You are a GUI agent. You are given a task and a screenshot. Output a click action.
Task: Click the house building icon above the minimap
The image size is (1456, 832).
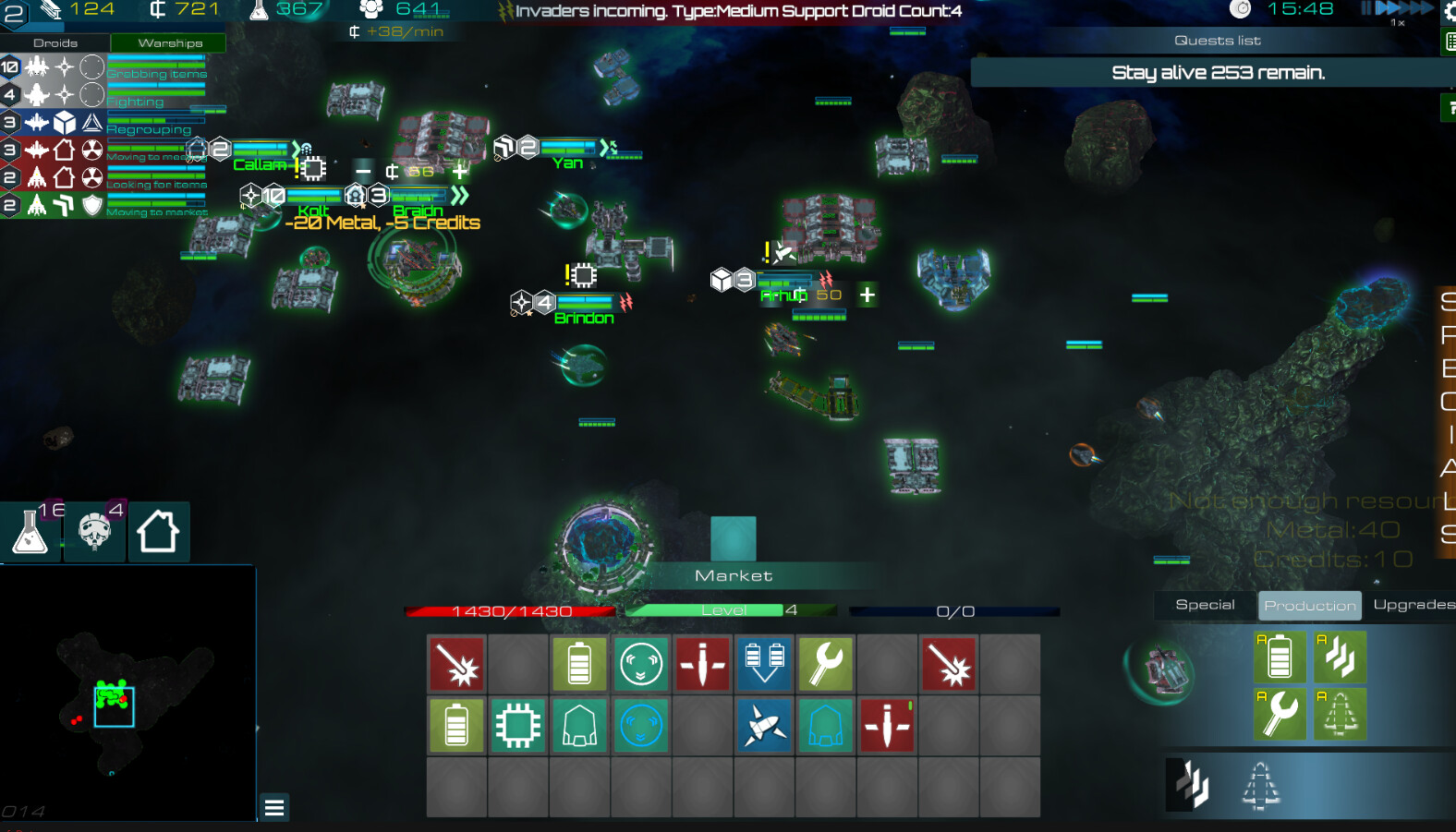159,532
